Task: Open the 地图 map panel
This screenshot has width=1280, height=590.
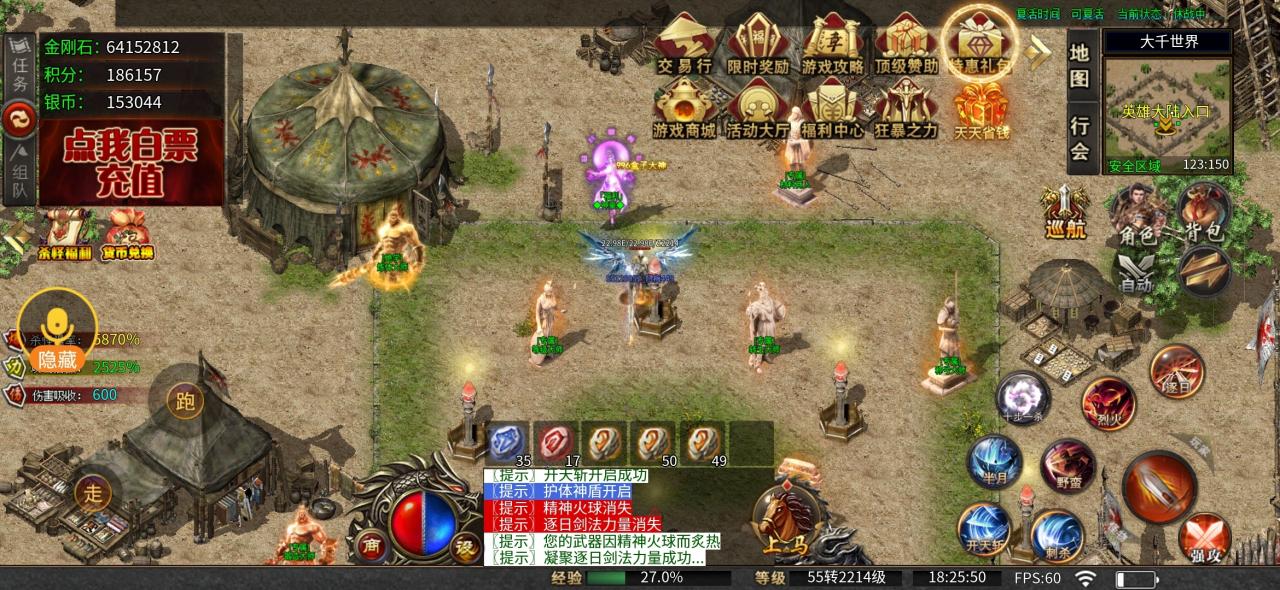Action: coord(1080,63)
